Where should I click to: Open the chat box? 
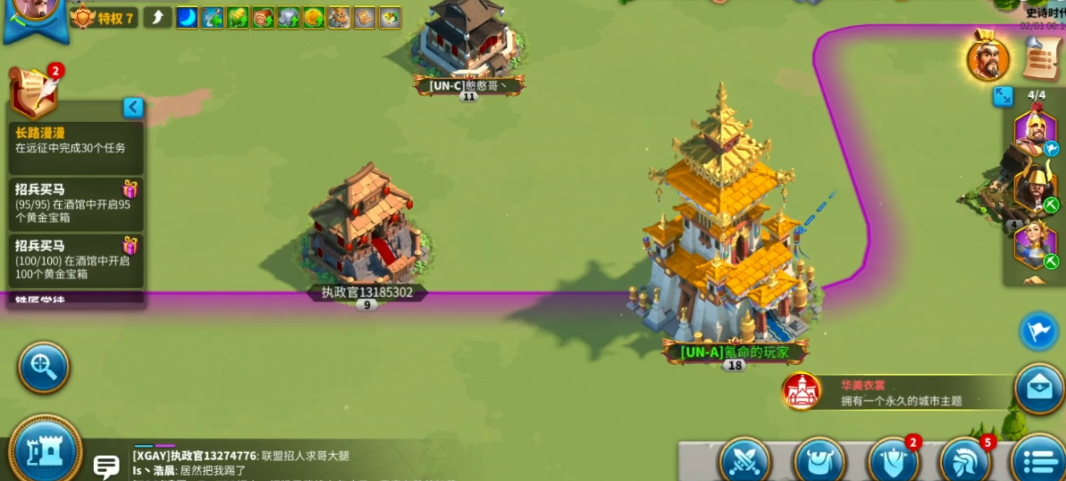click(106, 465)
